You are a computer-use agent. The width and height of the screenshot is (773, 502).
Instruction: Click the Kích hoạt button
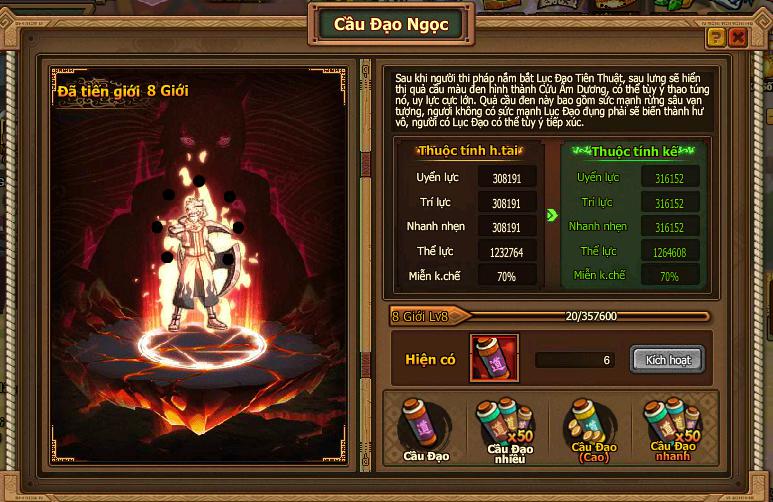click(x=667, y=359)
